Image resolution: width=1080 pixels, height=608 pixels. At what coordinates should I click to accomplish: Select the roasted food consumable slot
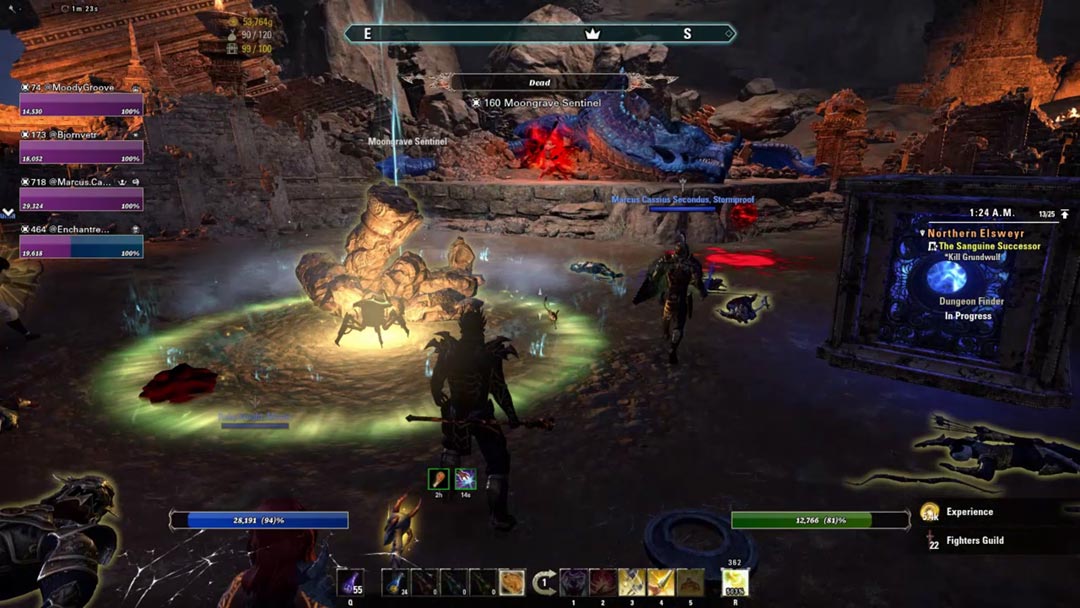pyautogui.click(x=512, y=582)
